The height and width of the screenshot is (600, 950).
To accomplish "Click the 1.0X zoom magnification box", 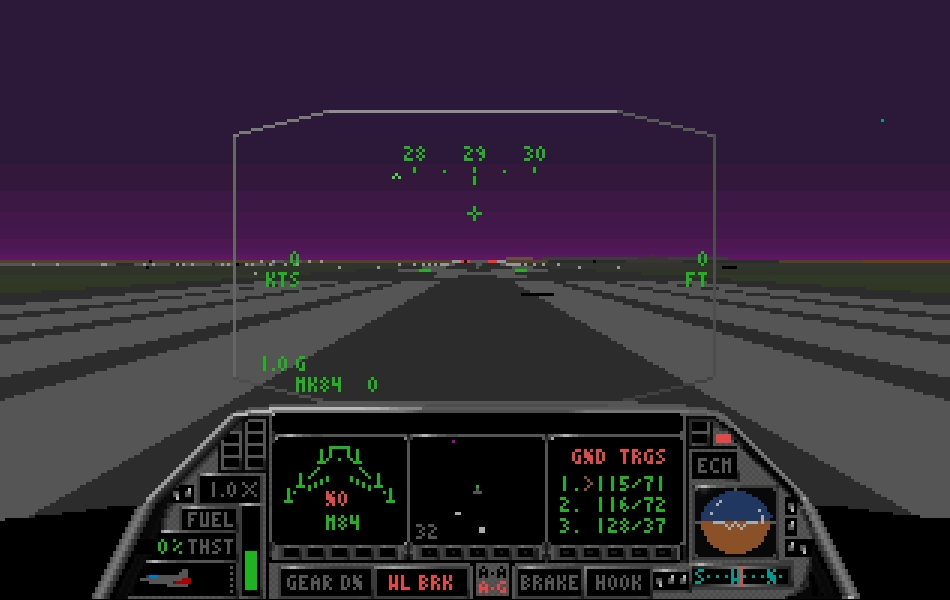I will point(230,490).
